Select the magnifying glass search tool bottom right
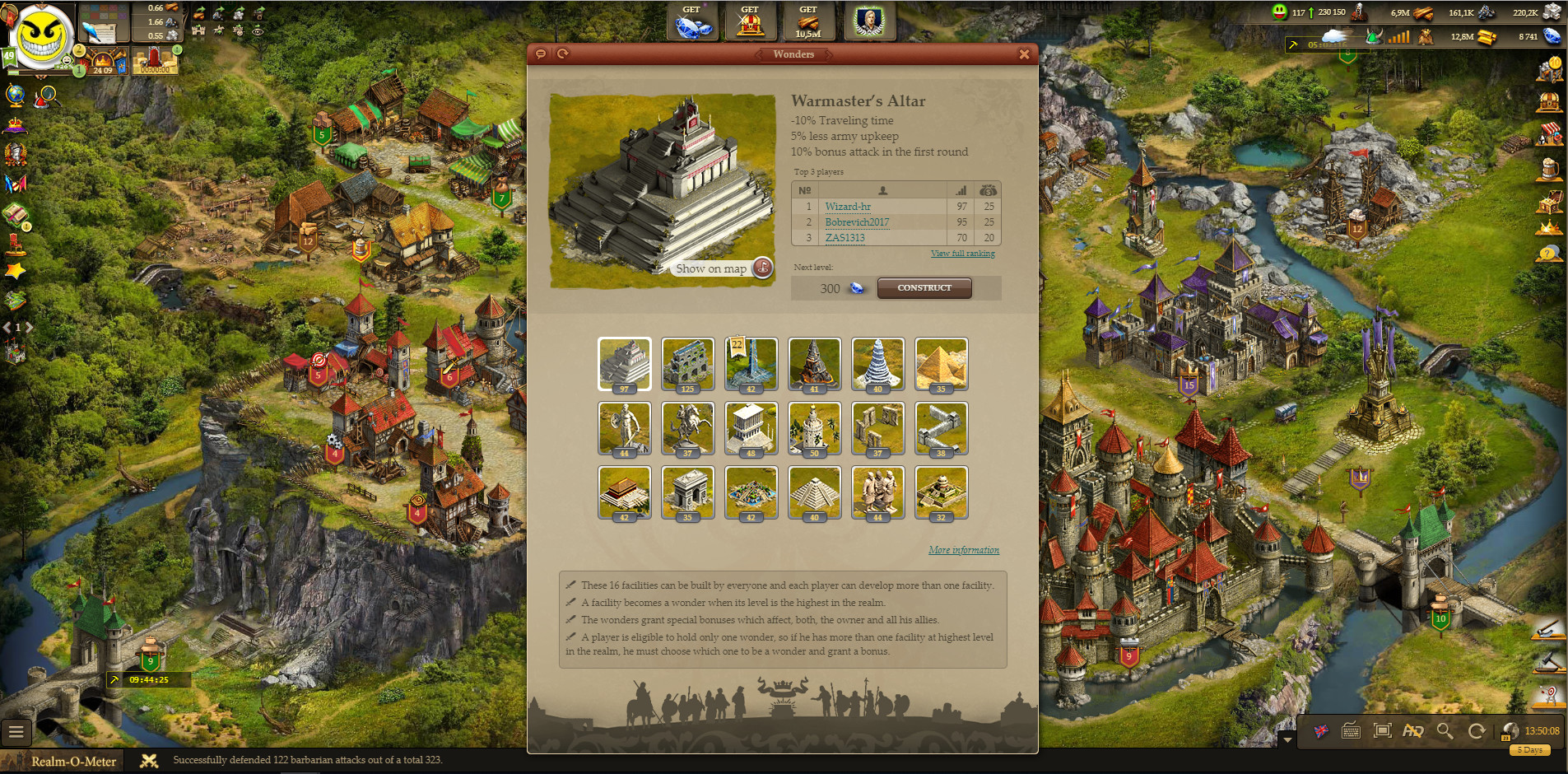 point(1445,732)
